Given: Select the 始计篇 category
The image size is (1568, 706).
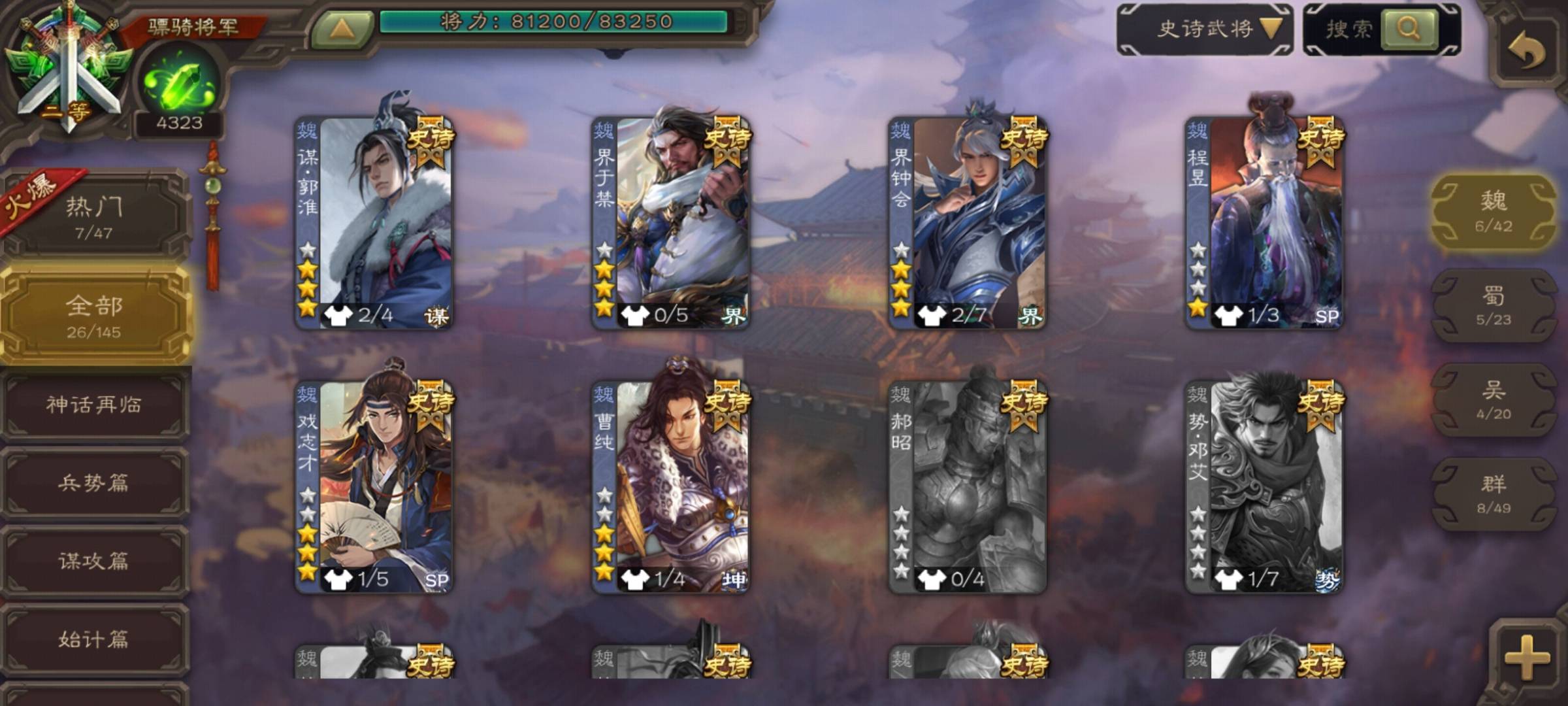Looking at the screenshot, I should [x=94, y=639].
